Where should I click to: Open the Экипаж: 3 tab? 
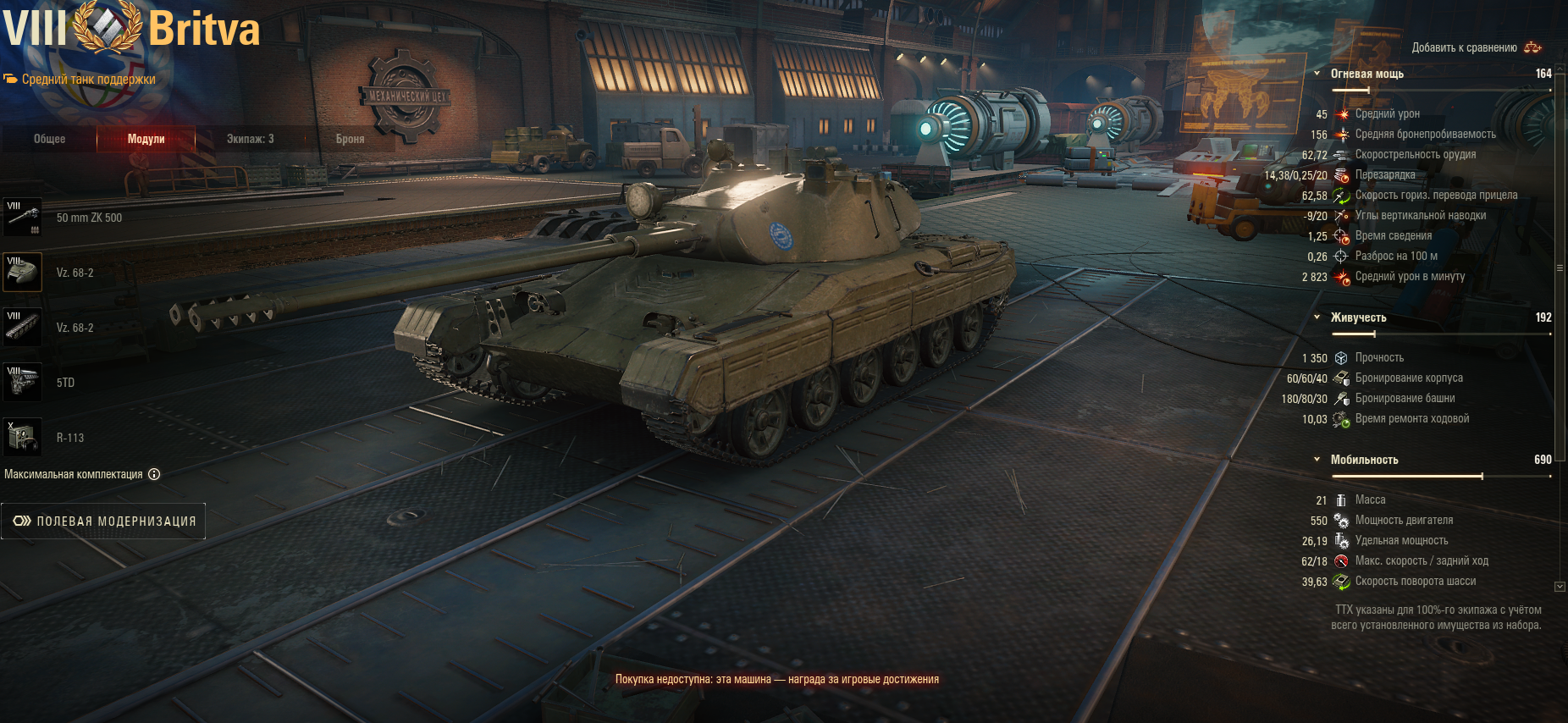250,139
